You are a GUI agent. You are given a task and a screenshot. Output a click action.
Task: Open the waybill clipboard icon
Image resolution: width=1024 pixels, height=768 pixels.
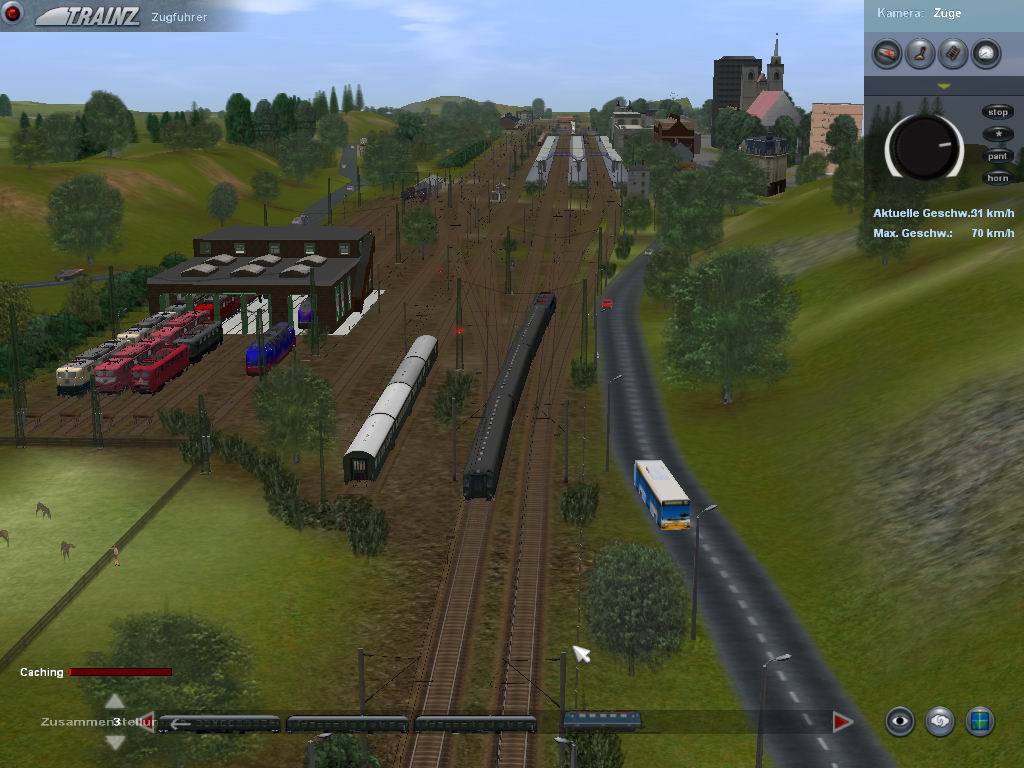pos(953,53)
